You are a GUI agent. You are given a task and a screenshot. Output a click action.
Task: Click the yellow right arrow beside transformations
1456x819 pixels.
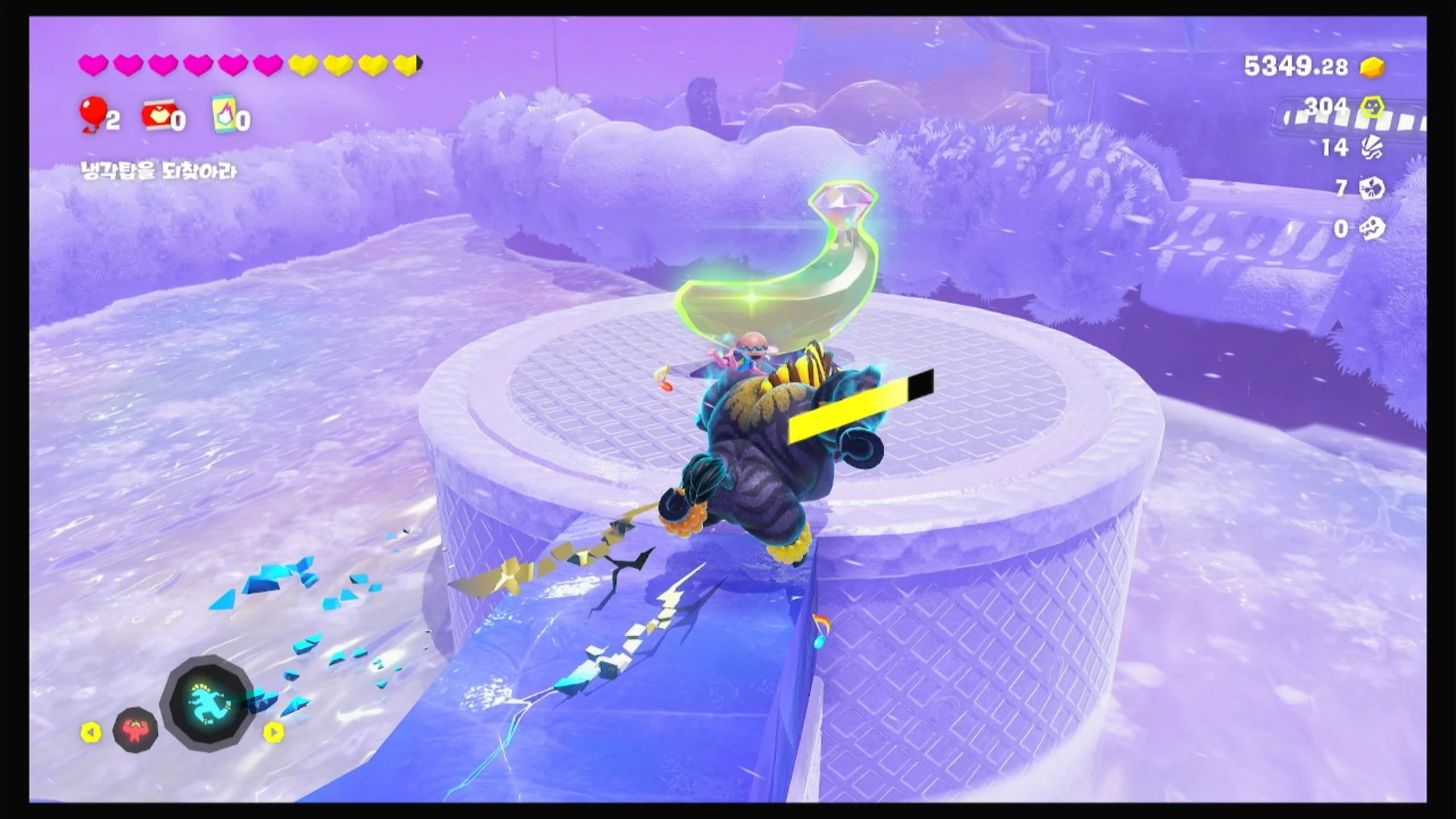pos(274,733)
